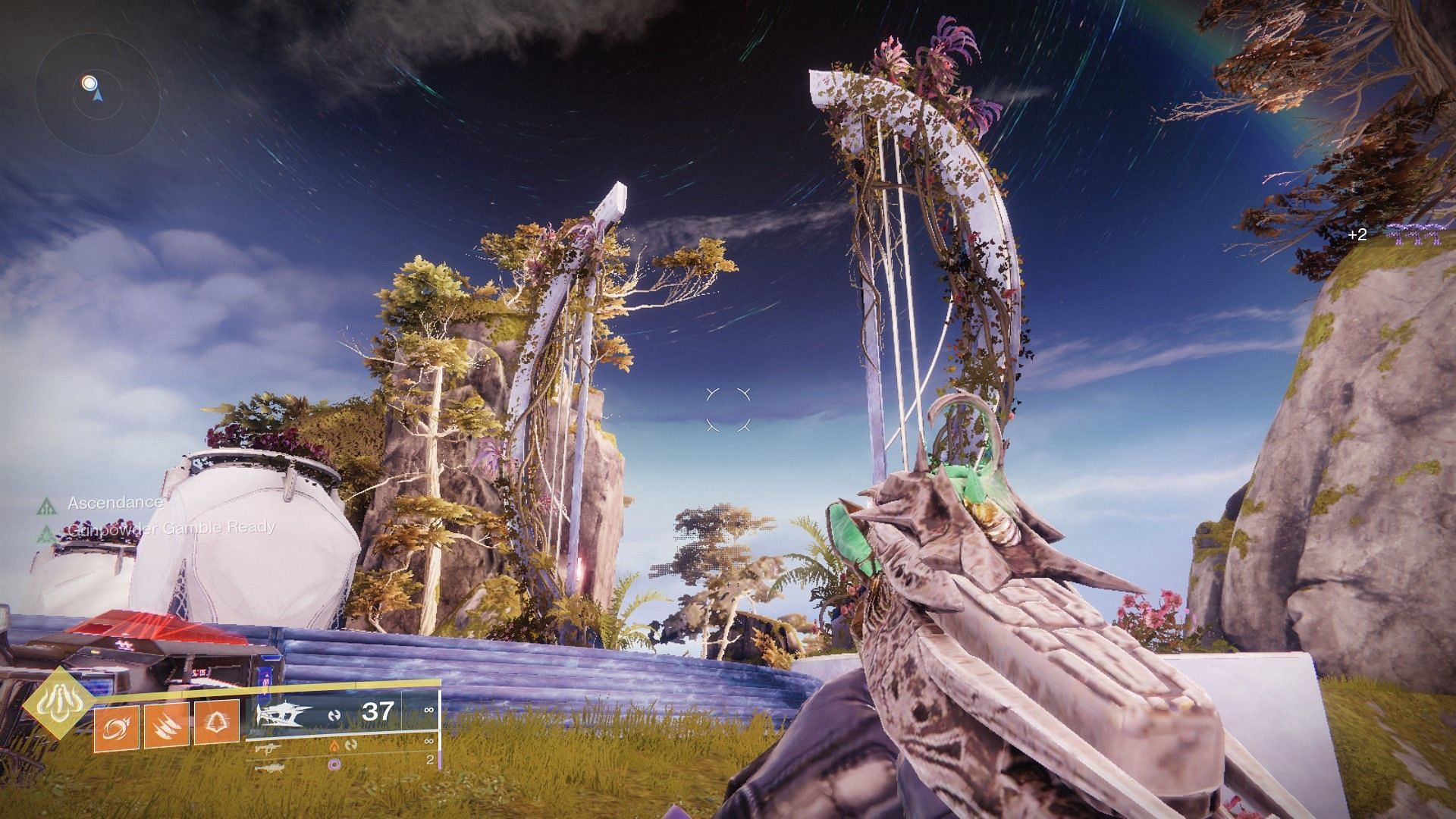
Task: Select the white objective marker on radar
Action: [x=89, y=82]
